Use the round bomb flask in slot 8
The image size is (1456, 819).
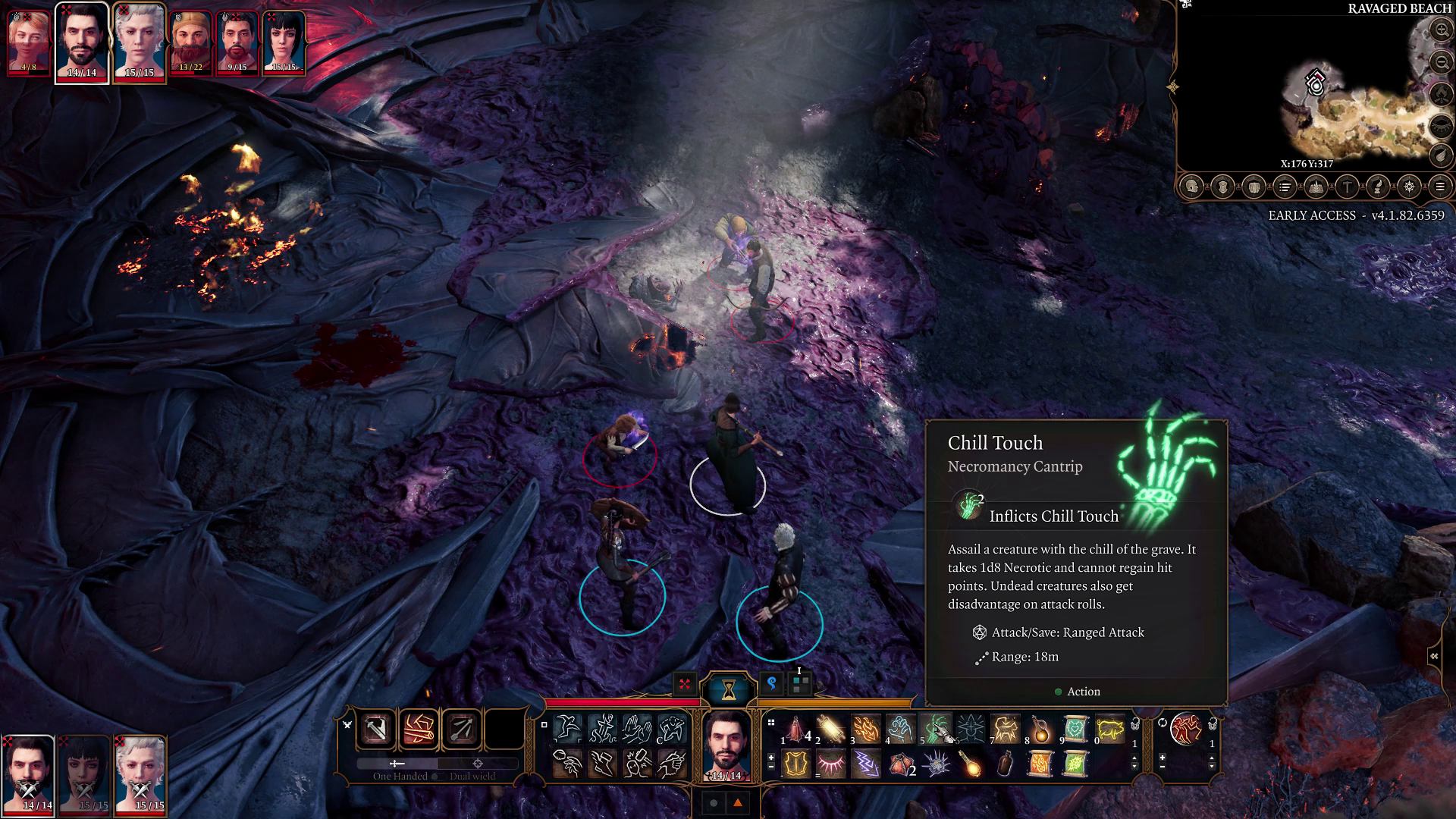coord(1040,730)
